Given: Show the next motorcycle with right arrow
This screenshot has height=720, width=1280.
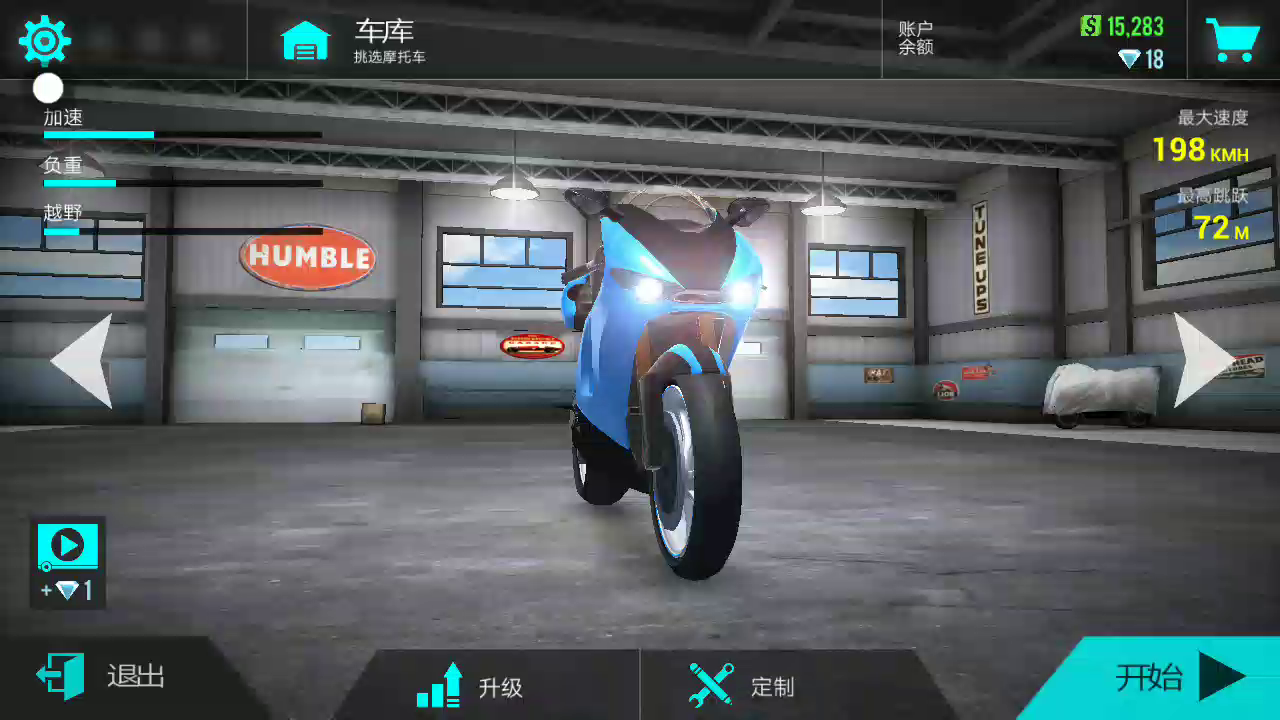Looking at the screenshot, I should [x=1203, y=360].
